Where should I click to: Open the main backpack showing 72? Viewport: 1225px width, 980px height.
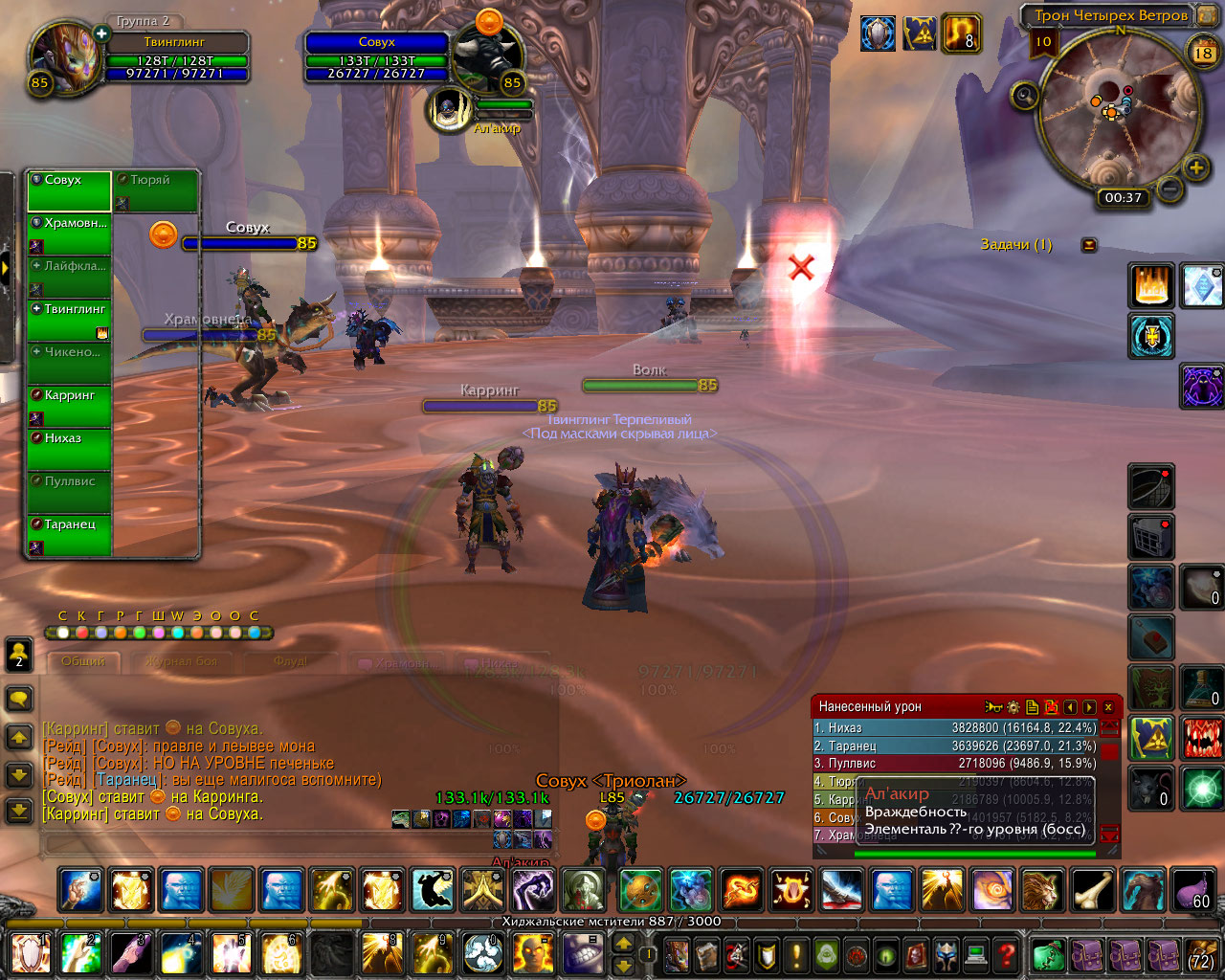1200,954
